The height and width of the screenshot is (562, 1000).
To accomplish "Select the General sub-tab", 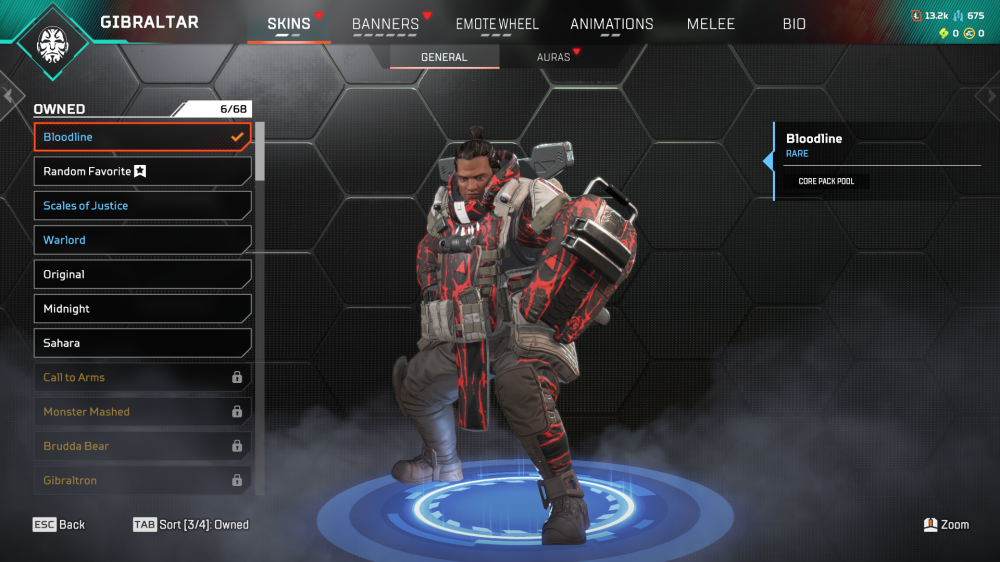I will coord(444,57).
